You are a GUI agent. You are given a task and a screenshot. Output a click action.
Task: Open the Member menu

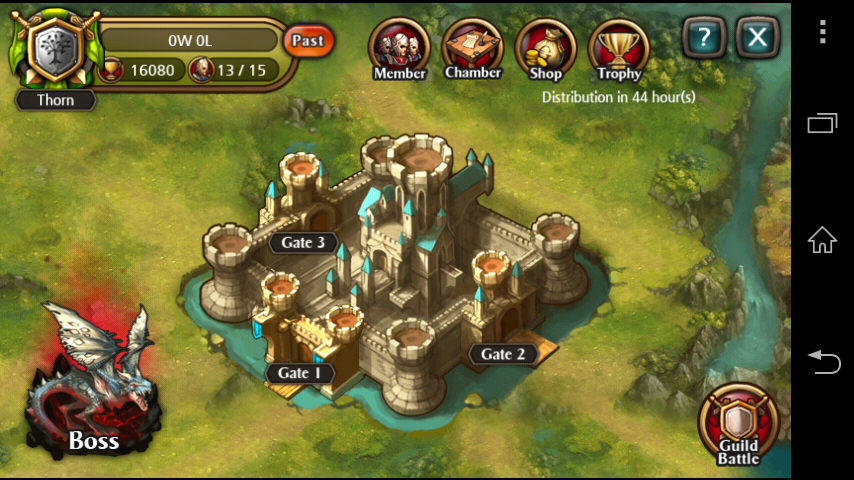399,49
